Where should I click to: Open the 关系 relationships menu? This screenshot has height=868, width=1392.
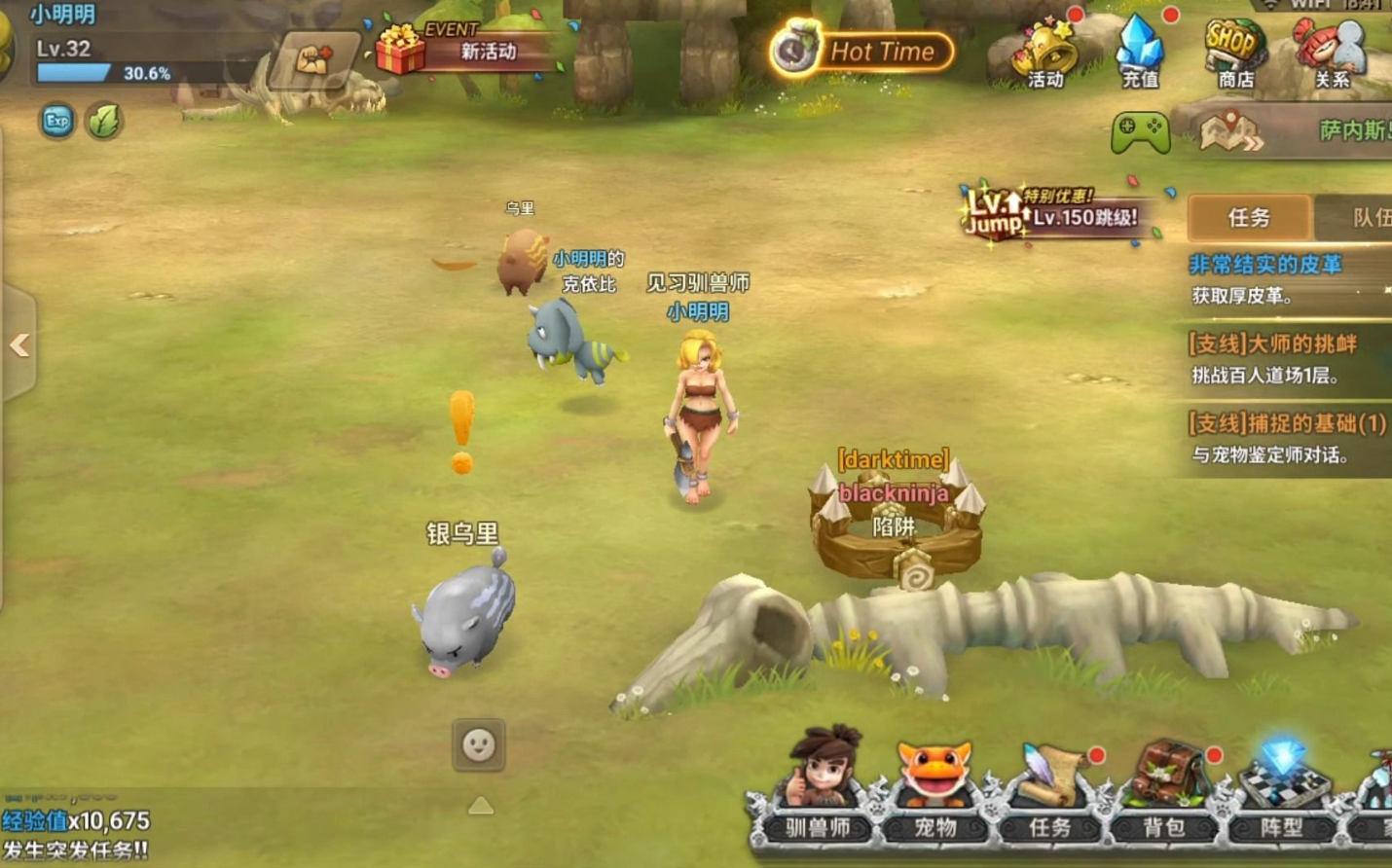(1331, 53)
